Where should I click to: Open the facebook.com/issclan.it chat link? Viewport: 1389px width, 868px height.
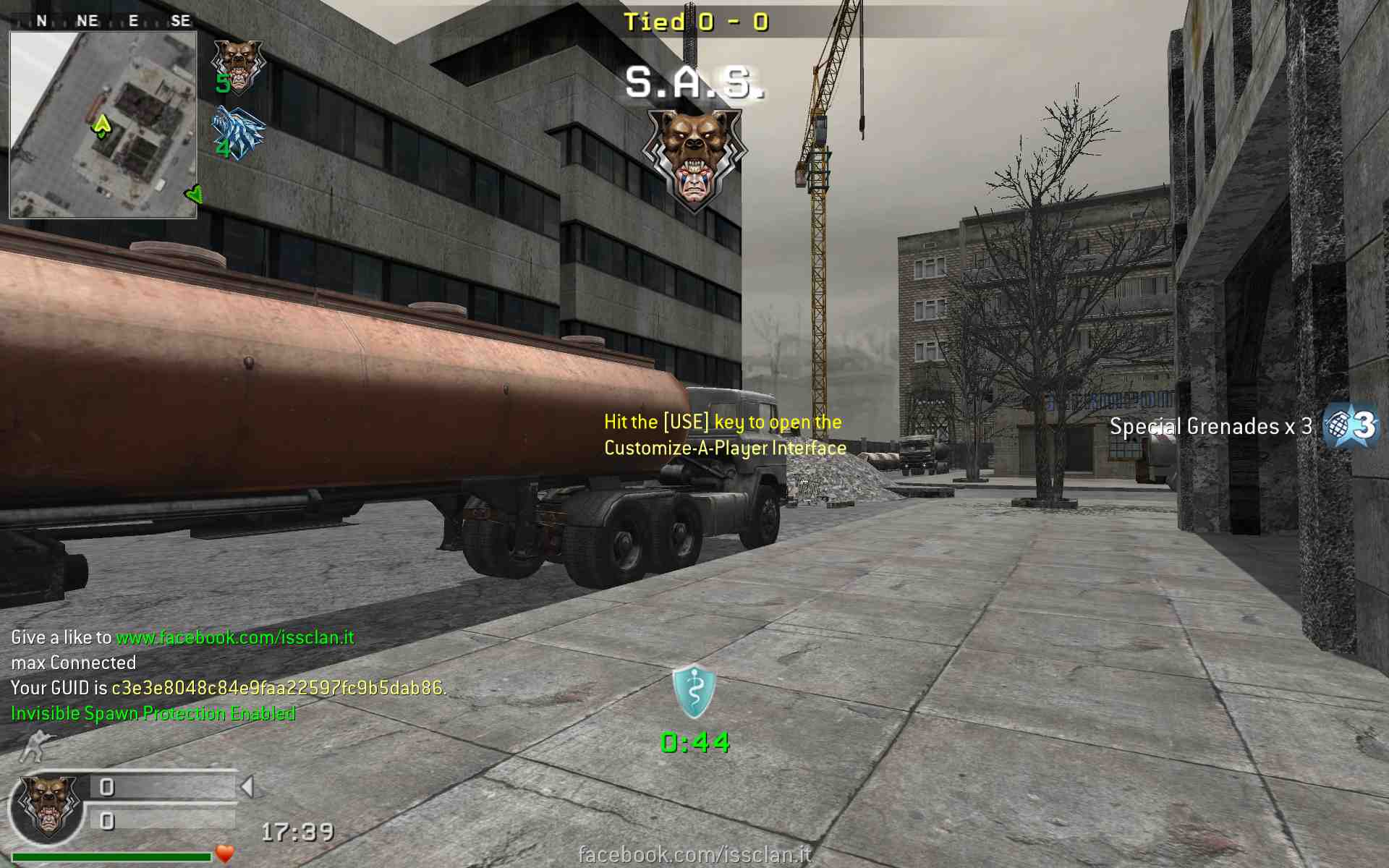coord(234,637)
